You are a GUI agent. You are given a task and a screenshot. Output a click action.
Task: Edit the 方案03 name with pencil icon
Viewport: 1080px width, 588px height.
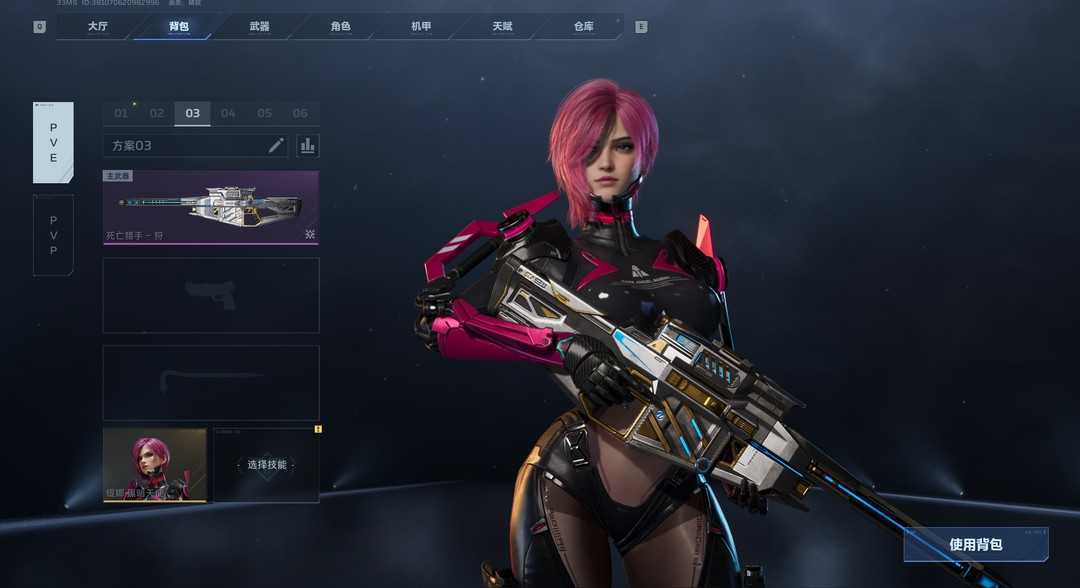point(276,145)
